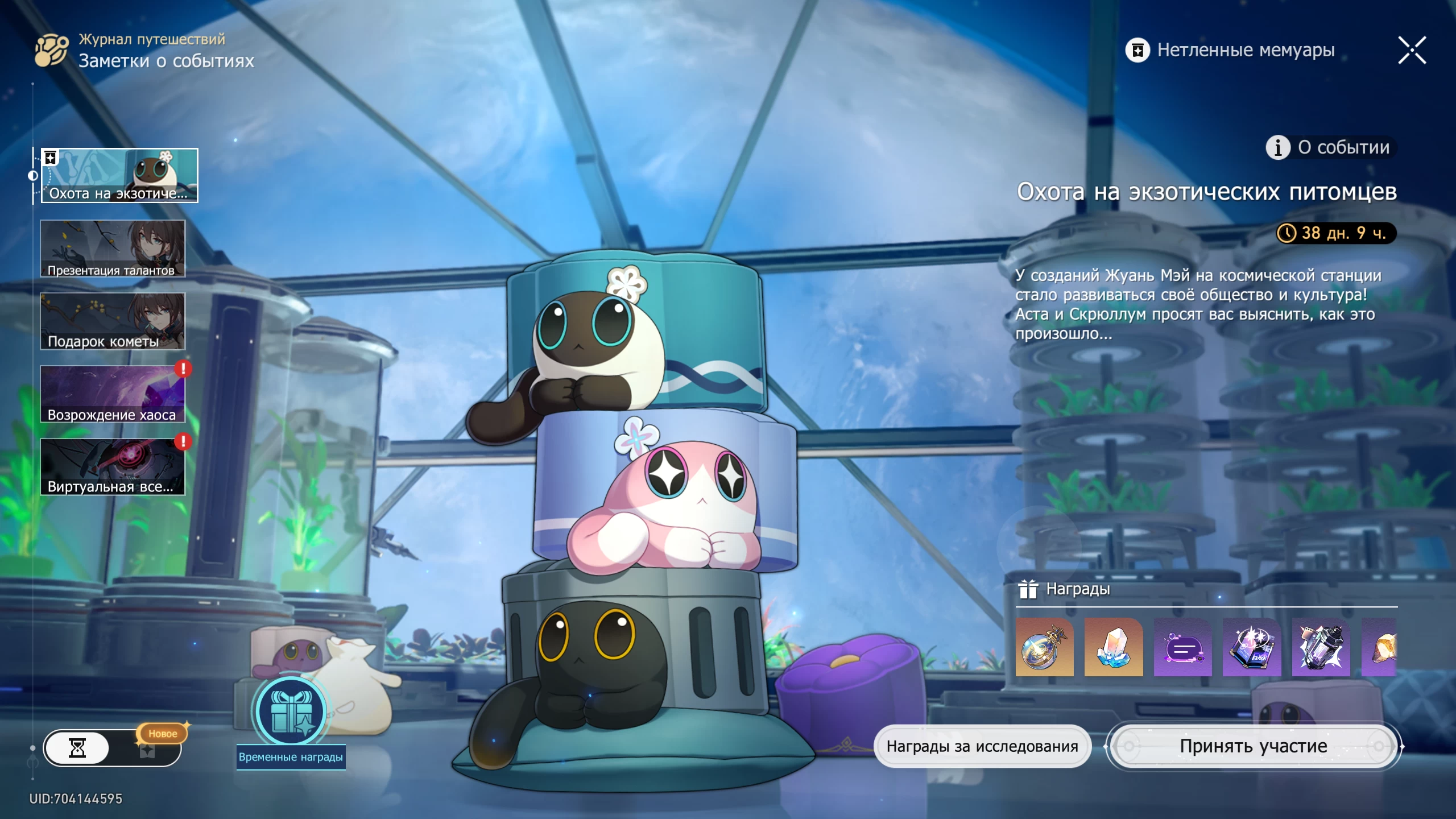Viewport: 1456px width, 819px height.
Task: Inspect the purple canister reward icon
Action: [x=1321, y=647]
